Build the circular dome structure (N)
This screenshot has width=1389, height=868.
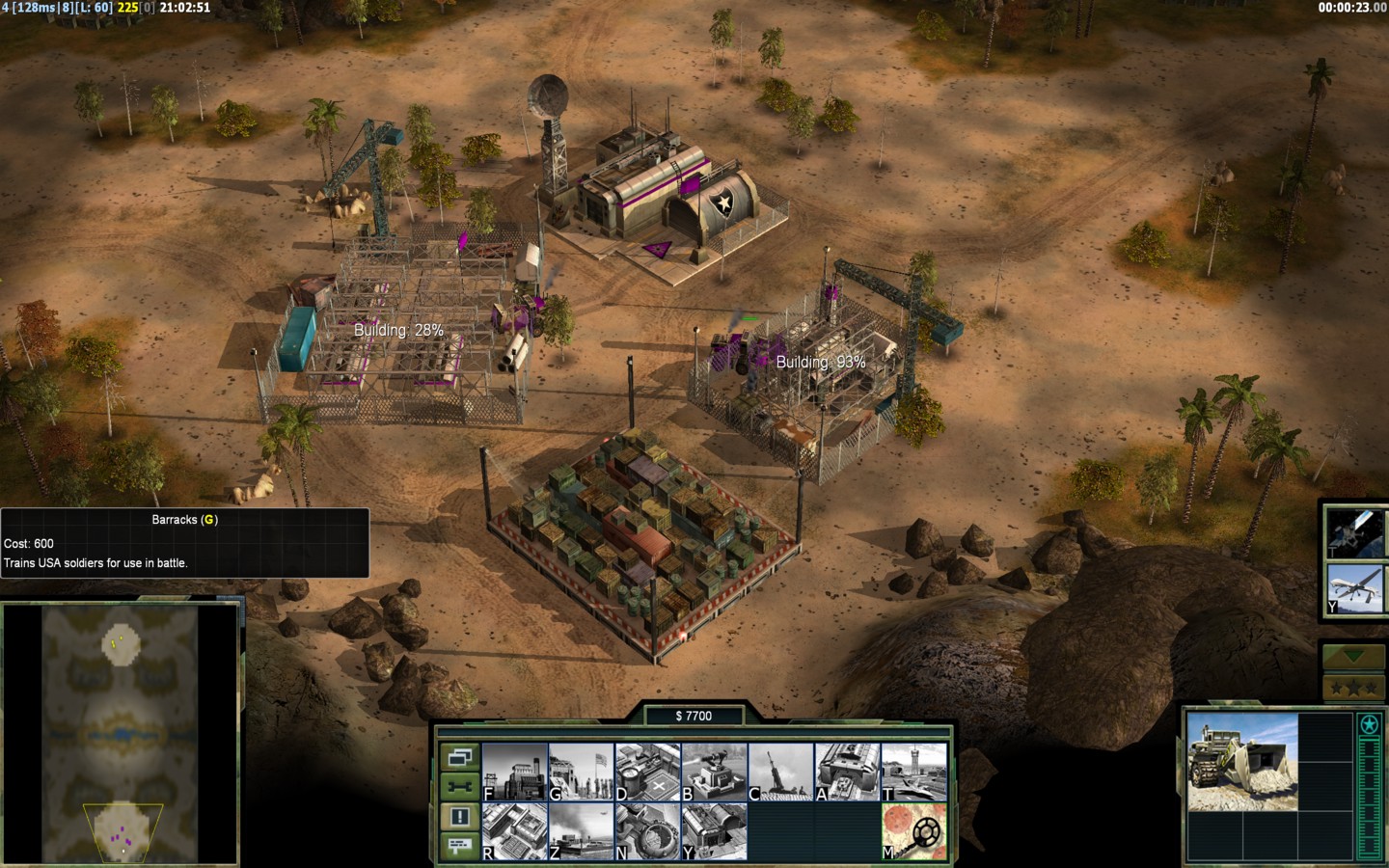648,831
